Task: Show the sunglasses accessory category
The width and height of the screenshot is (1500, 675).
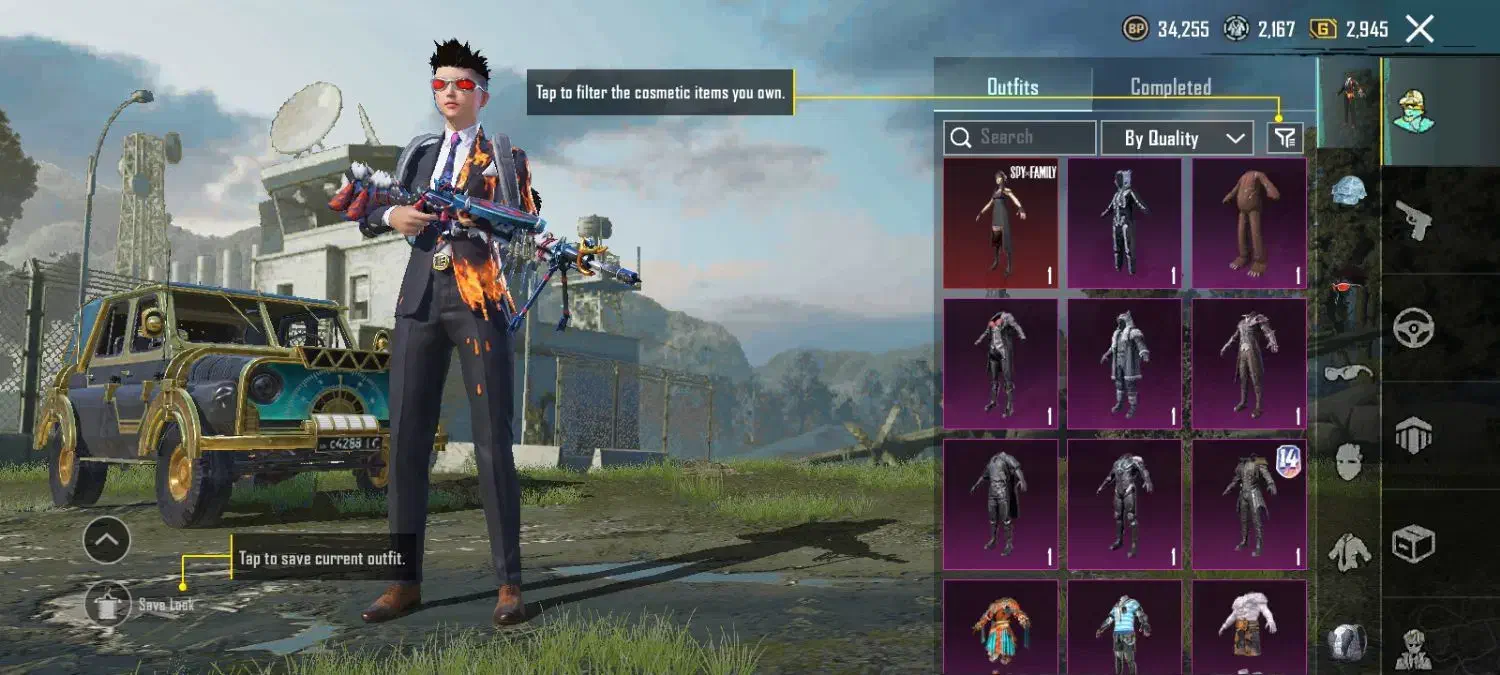Action: pyautogui.click(x=1349, y=373)
